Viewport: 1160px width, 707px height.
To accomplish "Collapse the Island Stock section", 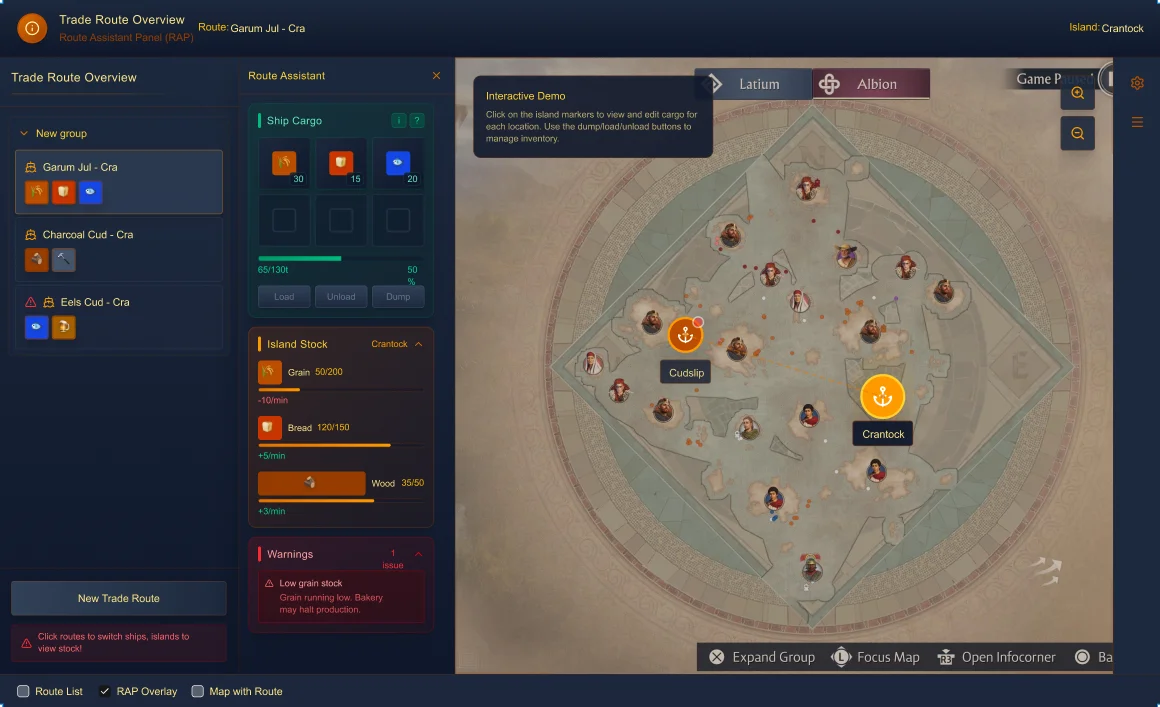I will pos(418,344).
